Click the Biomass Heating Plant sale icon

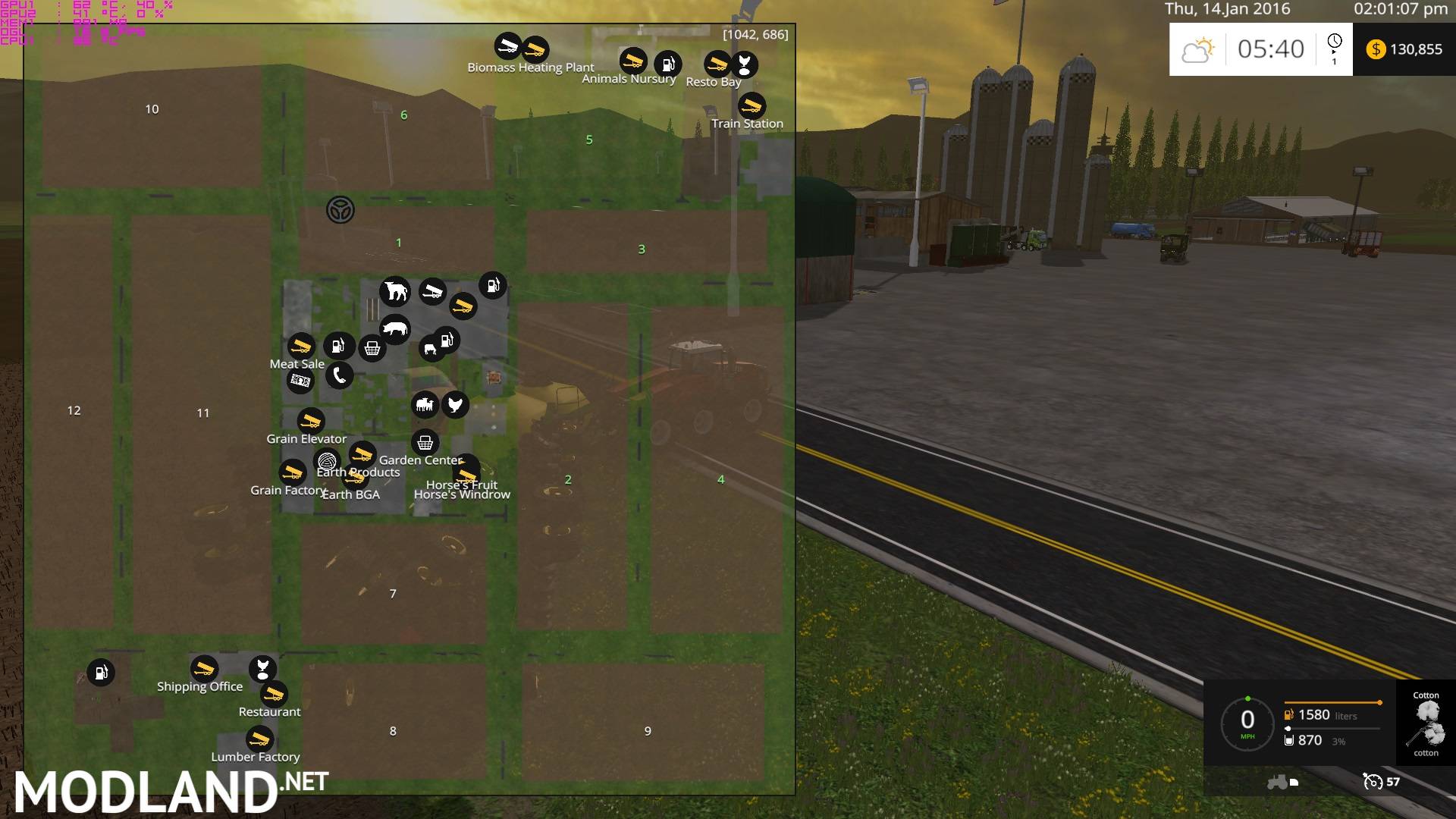pyautogui.click(x=535, y=50)
